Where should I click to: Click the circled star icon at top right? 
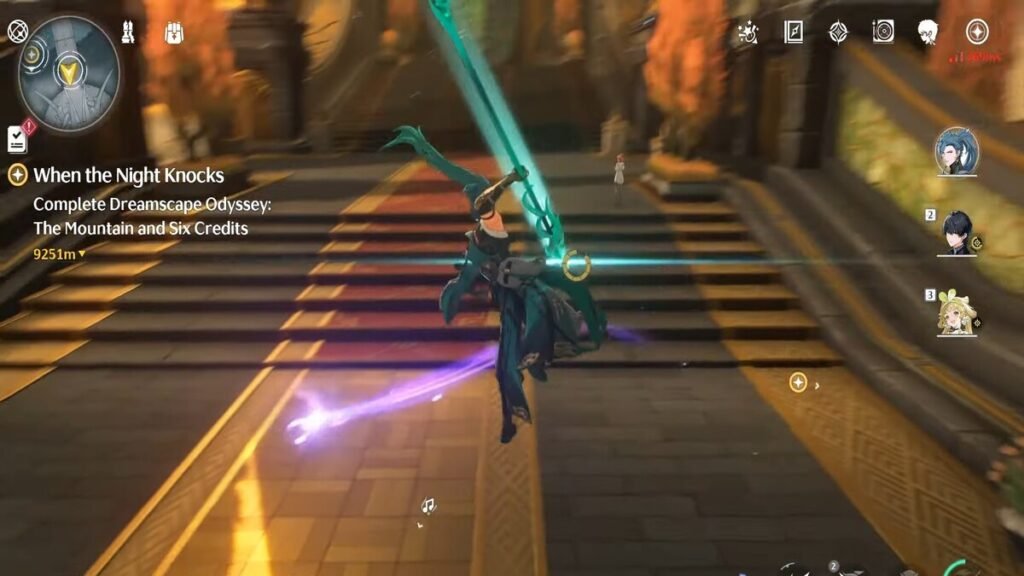pos(976,32)
